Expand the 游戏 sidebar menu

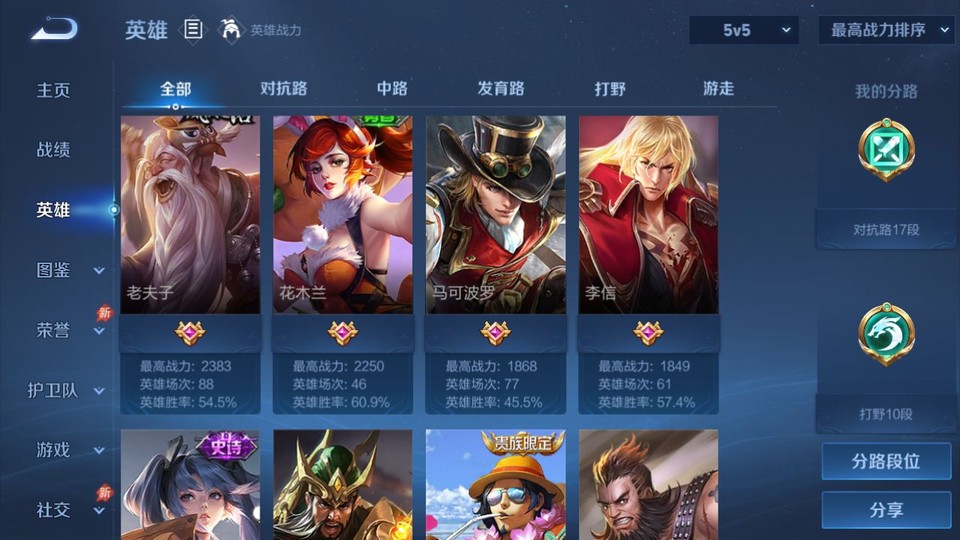[68, 450]
